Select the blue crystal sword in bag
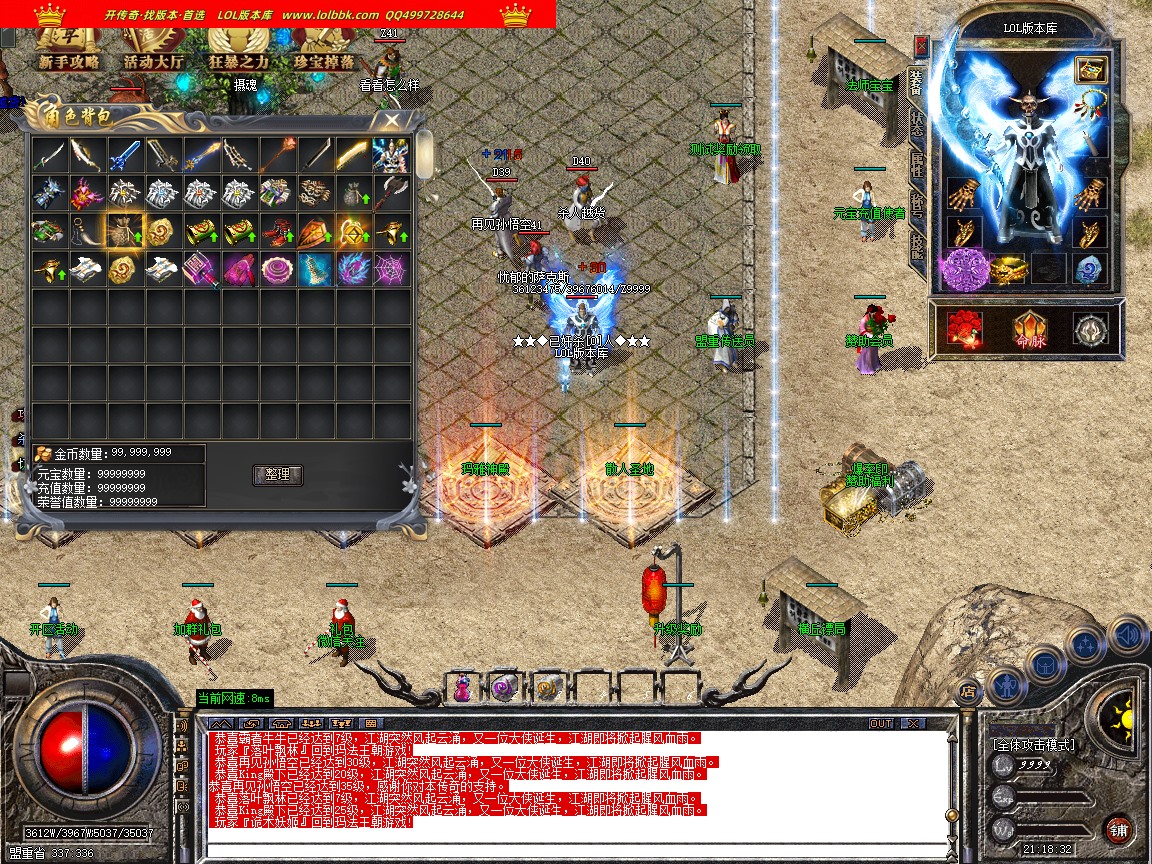This screenshot has height=864, width=1152. click(124, 155)
